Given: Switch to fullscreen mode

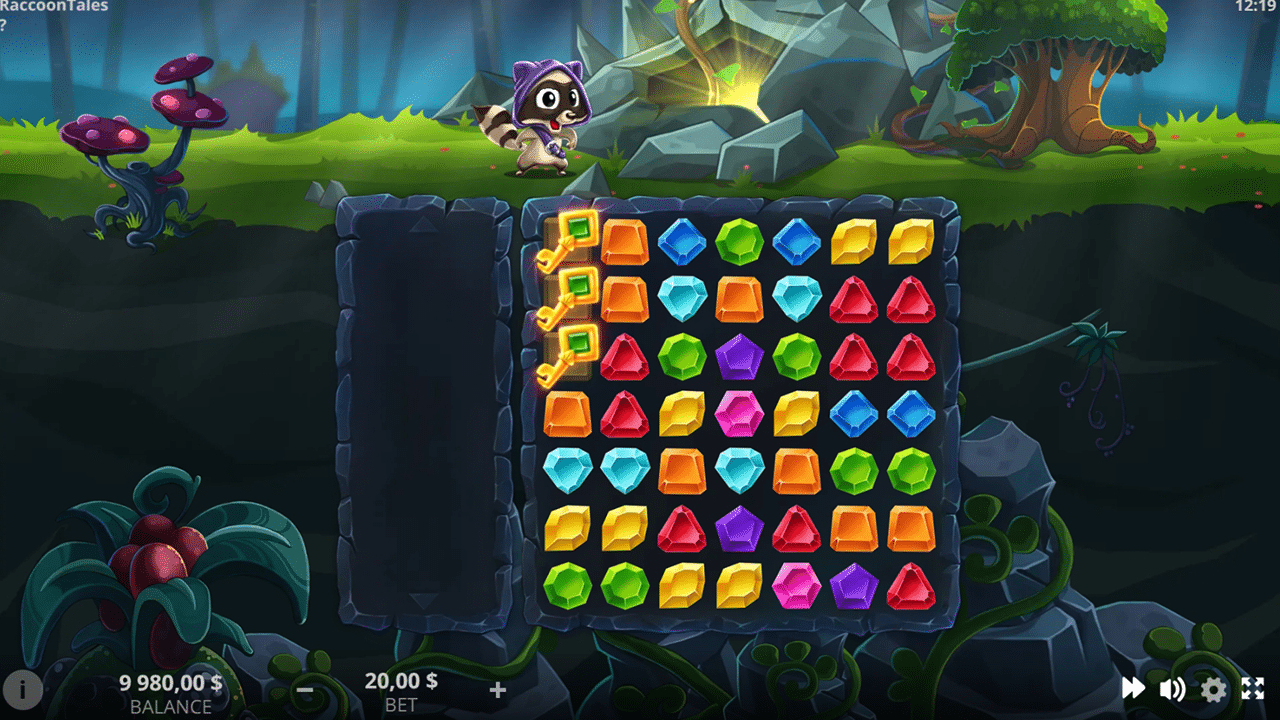Looking at the screenshot, I should click(1253, 688).
